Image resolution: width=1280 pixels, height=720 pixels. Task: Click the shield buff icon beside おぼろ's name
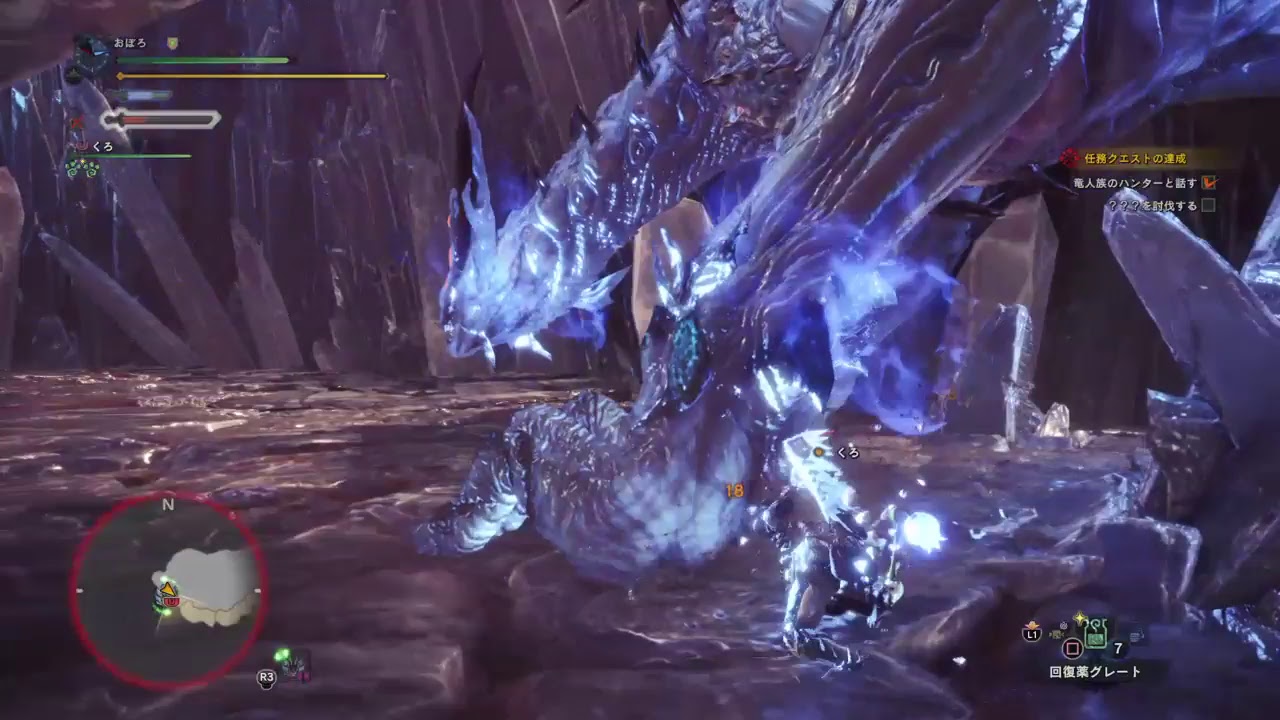pyautogui.click(x=172, y=42)
